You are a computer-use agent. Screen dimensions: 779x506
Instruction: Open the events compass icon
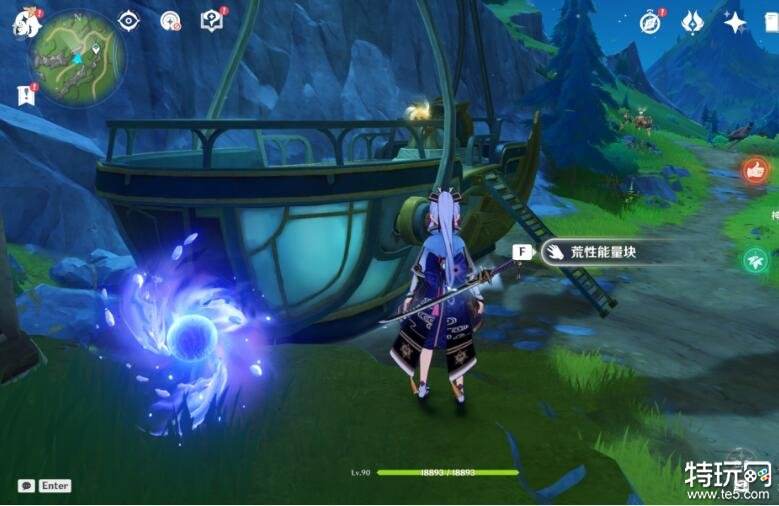651,22
